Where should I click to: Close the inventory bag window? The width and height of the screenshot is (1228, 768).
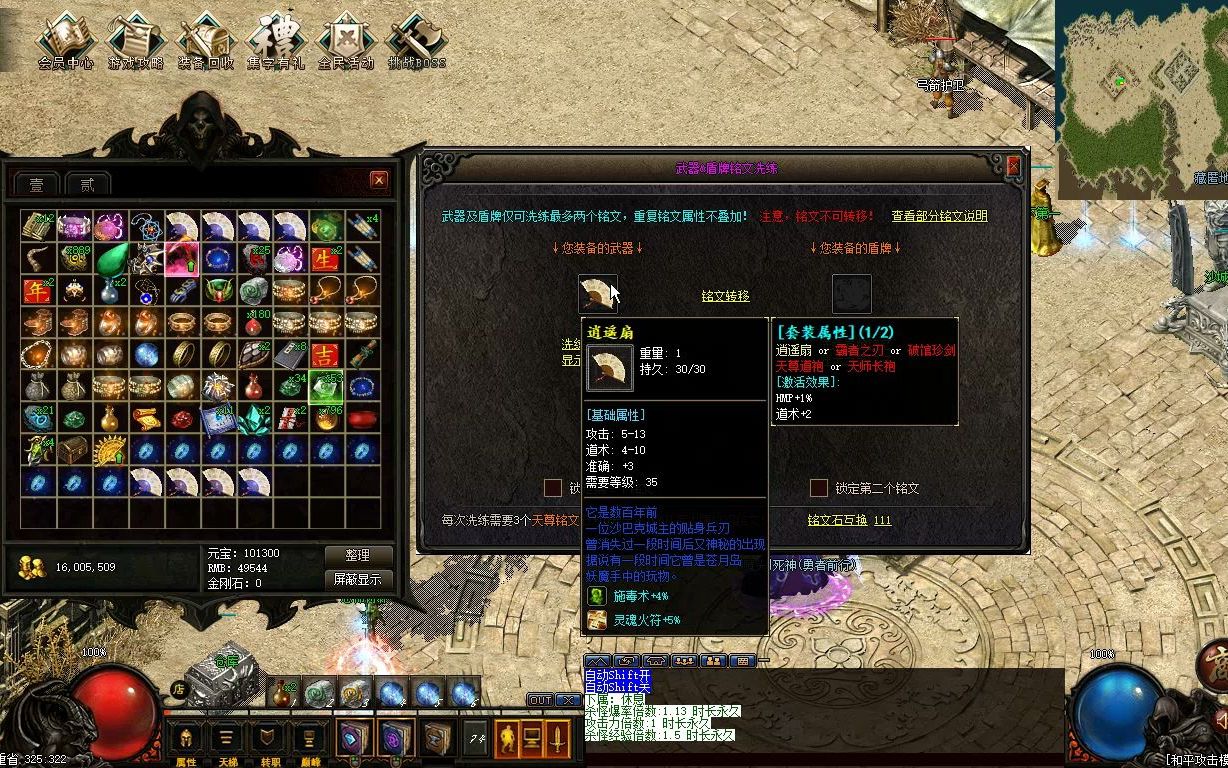[379, 180]
